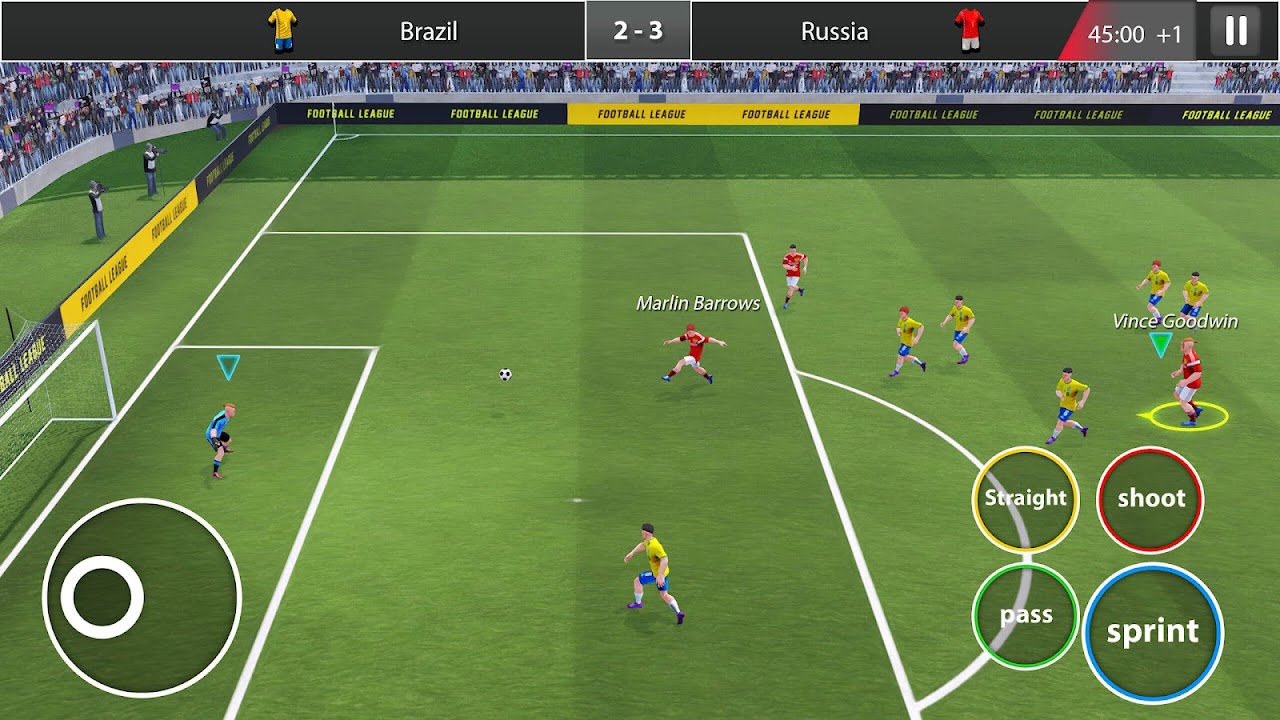Tap the cyan triangle near the goalkeeper
The width and height of the screenshot is (1280, 720).
tap(227, 367)
